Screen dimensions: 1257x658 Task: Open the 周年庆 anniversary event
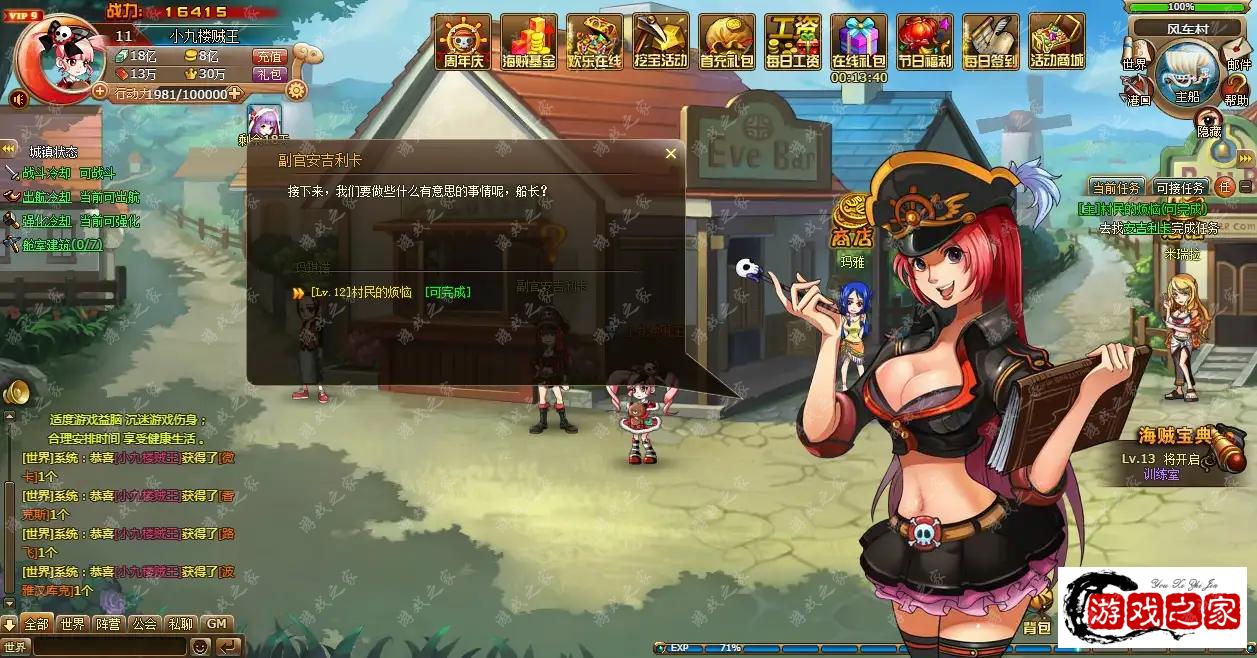coord(462,42)
